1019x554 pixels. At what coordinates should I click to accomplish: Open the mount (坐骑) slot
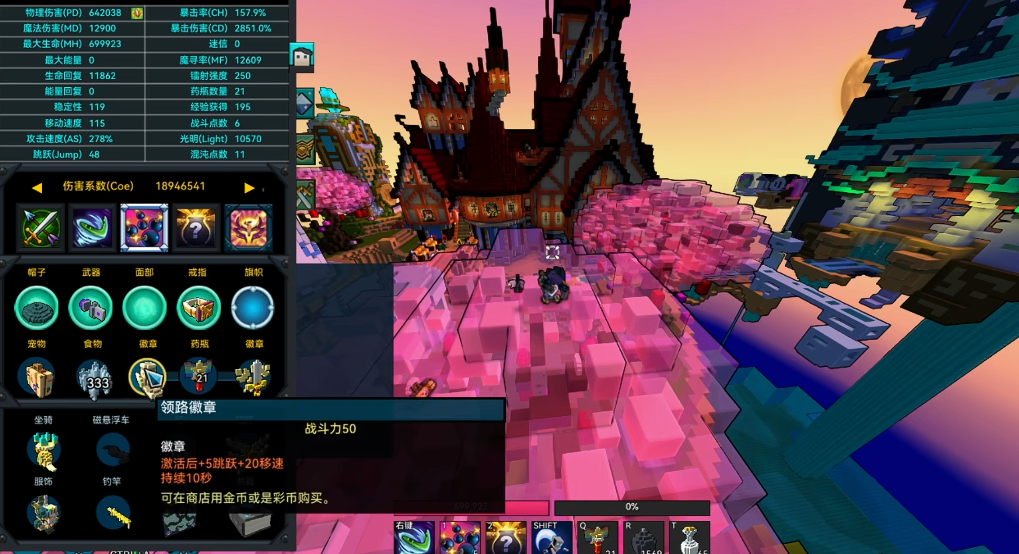point(43,451)
